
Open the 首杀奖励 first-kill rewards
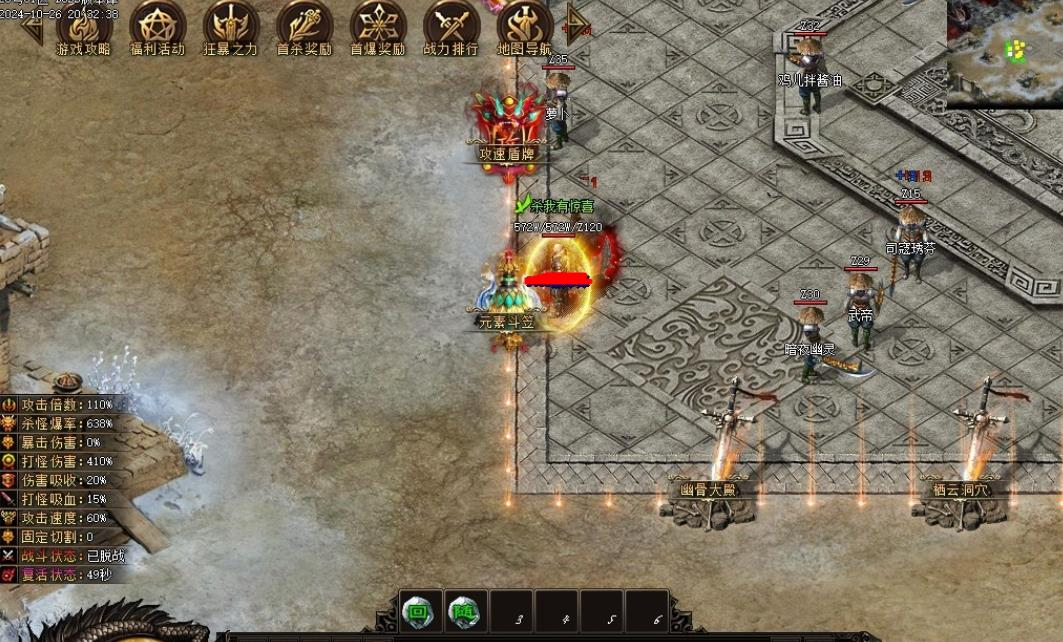[304, 27]
